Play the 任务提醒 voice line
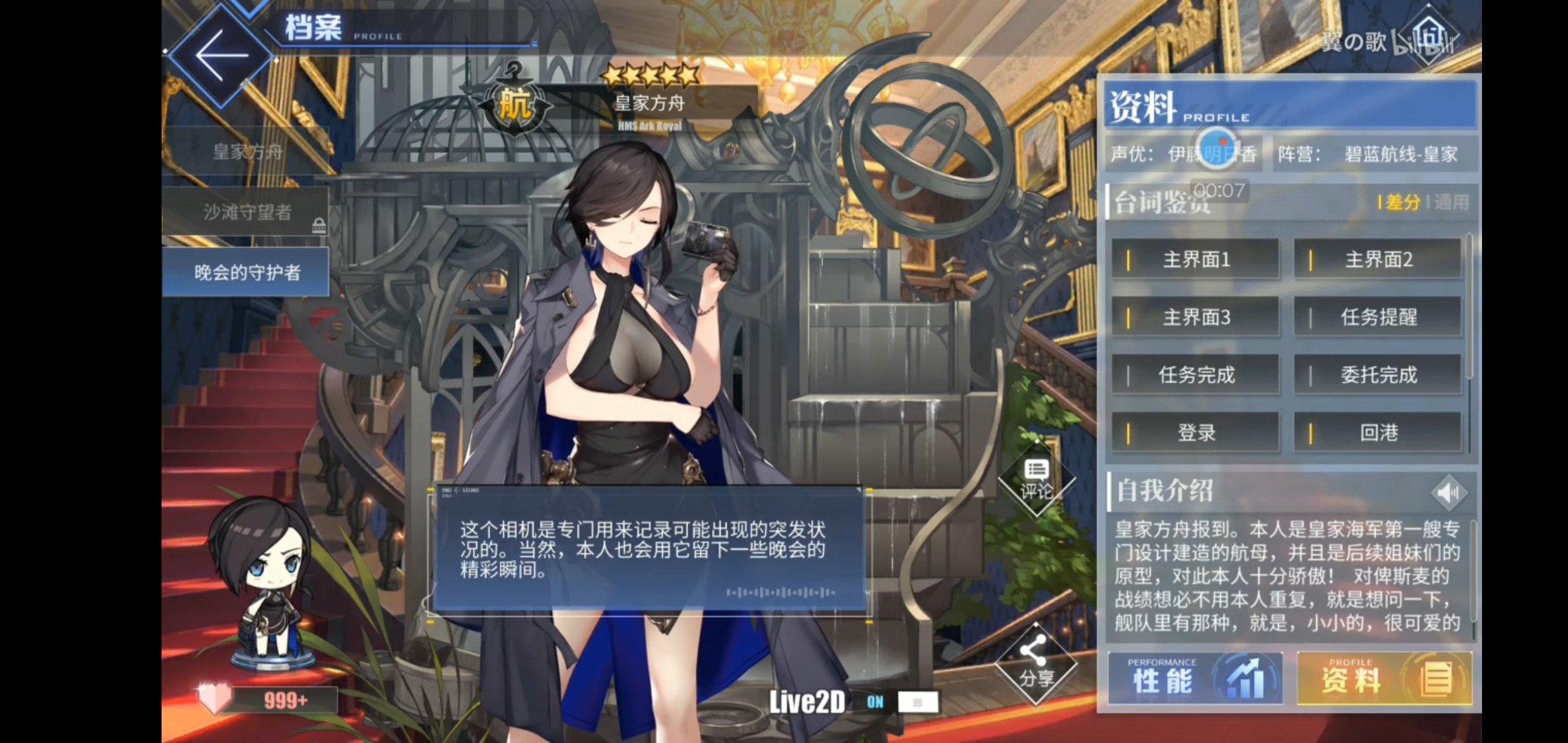 pos(1378,317)
